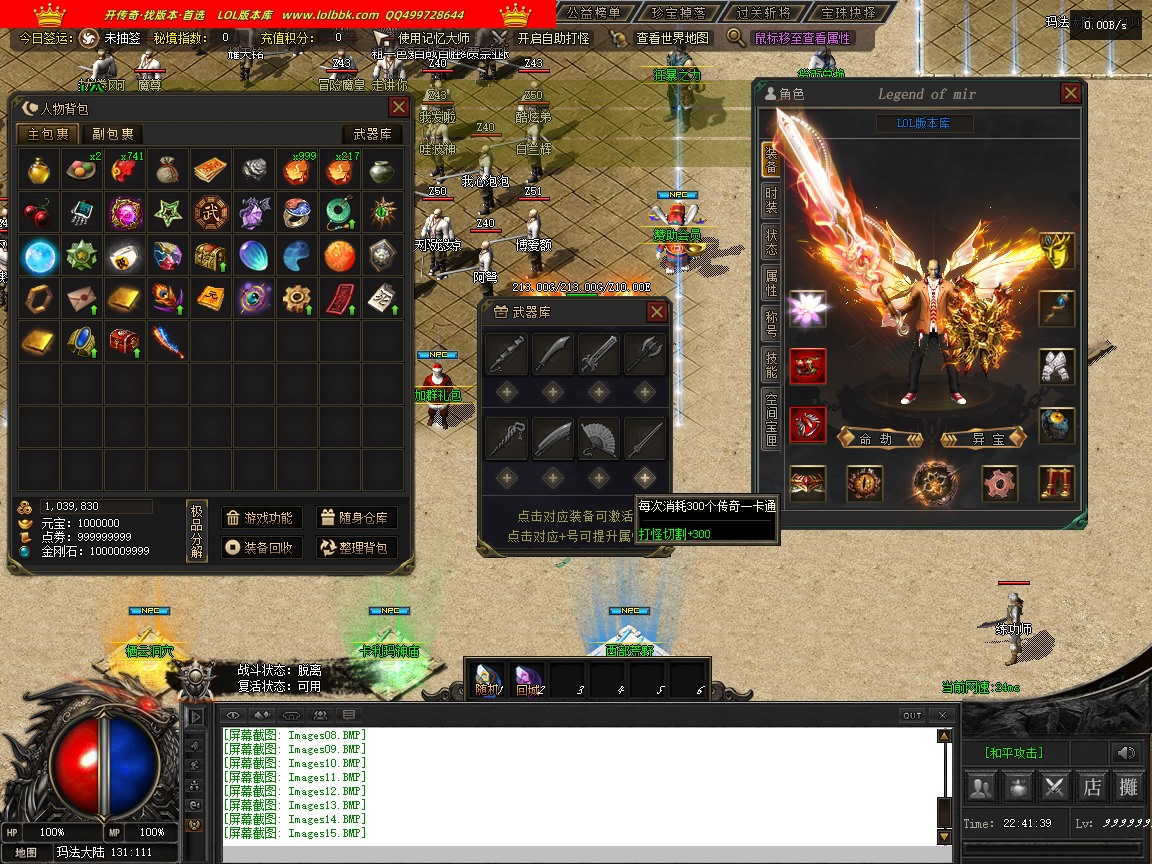Viewport: 1152px width, 864px height.
Task: Show the 属性 attributes tab
Action: coord(771,282)
